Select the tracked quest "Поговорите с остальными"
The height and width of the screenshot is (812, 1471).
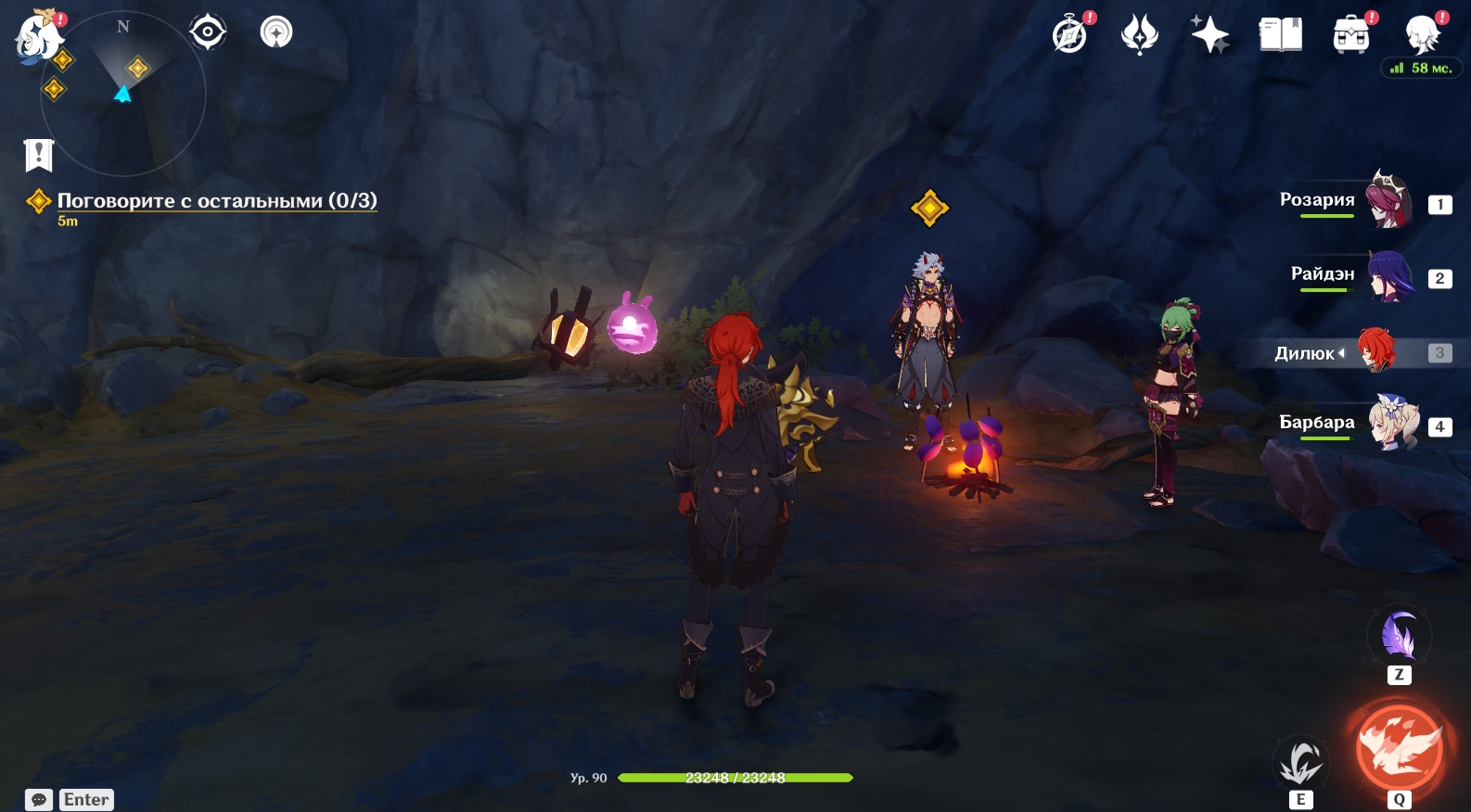click(216, 201)
